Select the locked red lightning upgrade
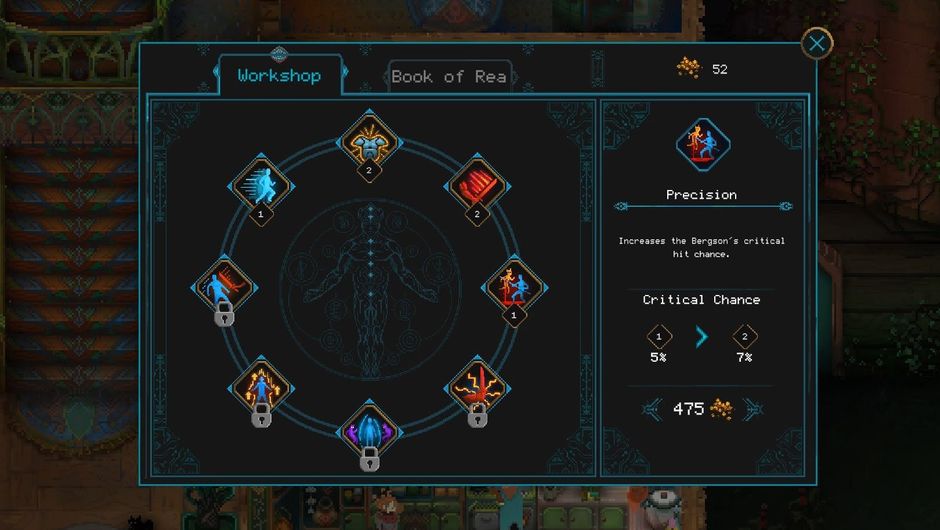 (478, 386)
